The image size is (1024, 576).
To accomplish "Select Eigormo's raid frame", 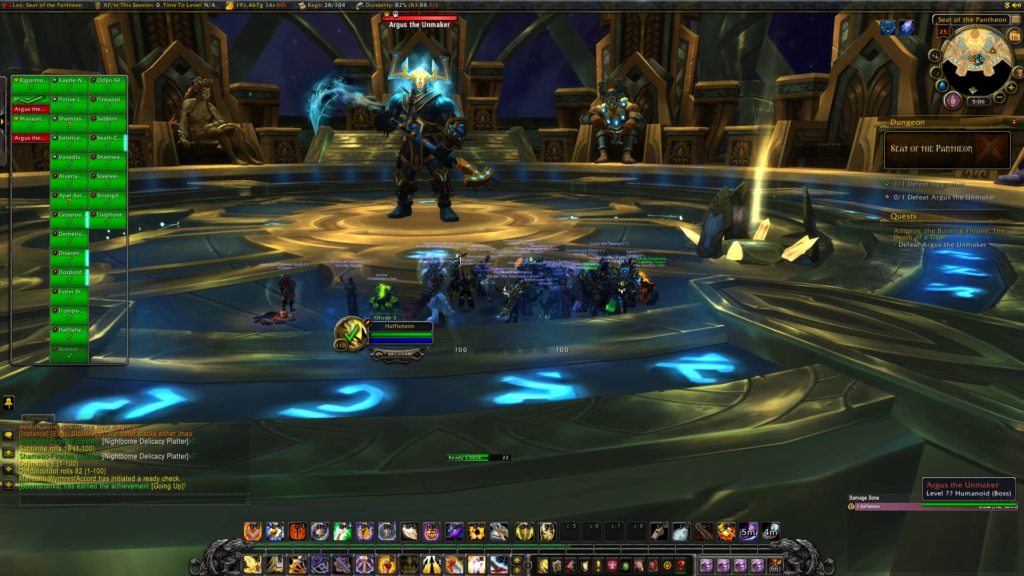I will 31,81.
